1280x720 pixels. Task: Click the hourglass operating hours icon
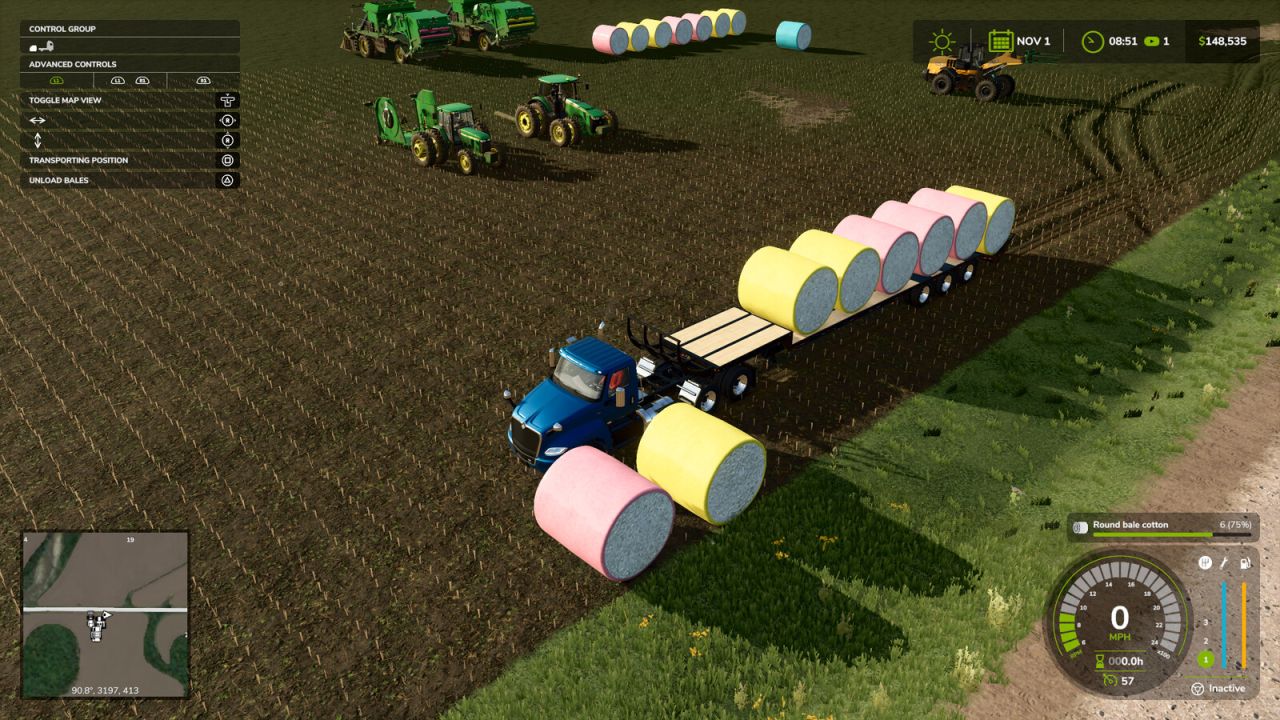tap(1099, 659)
